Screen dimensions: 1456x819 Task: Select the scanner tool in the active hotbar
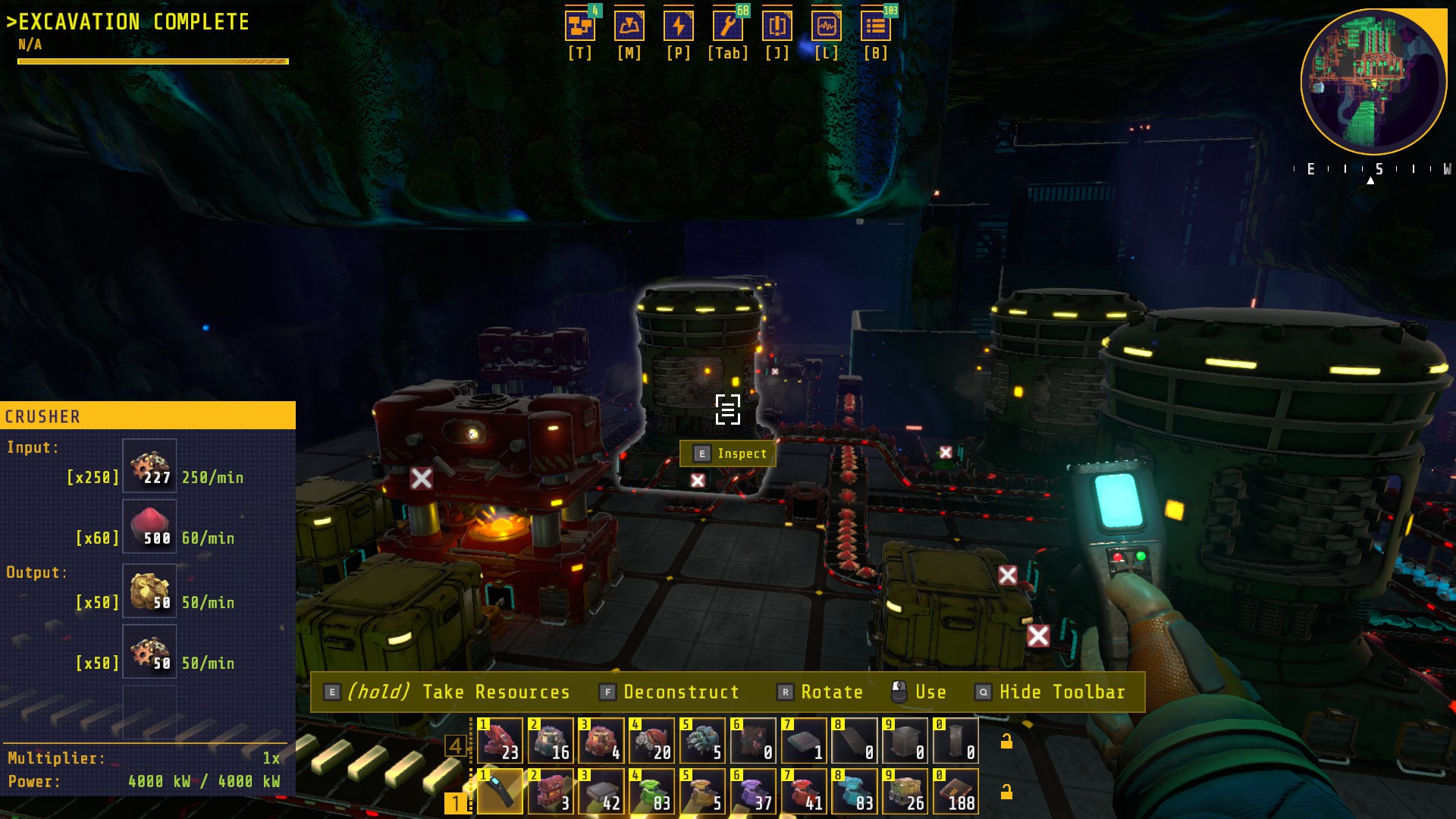click(500, 791)
